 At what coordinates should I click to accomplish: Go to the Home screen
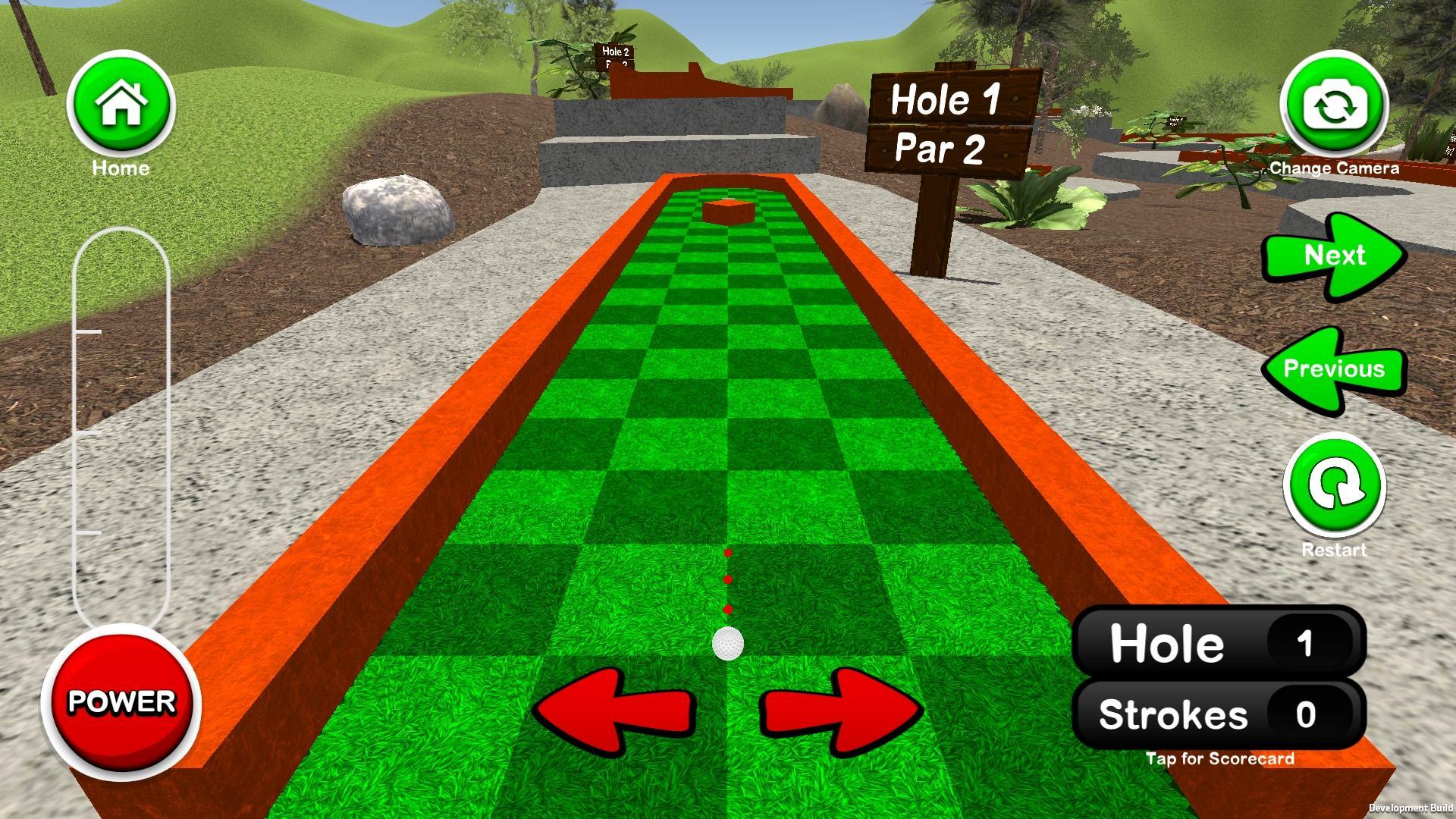pos(121,105)
